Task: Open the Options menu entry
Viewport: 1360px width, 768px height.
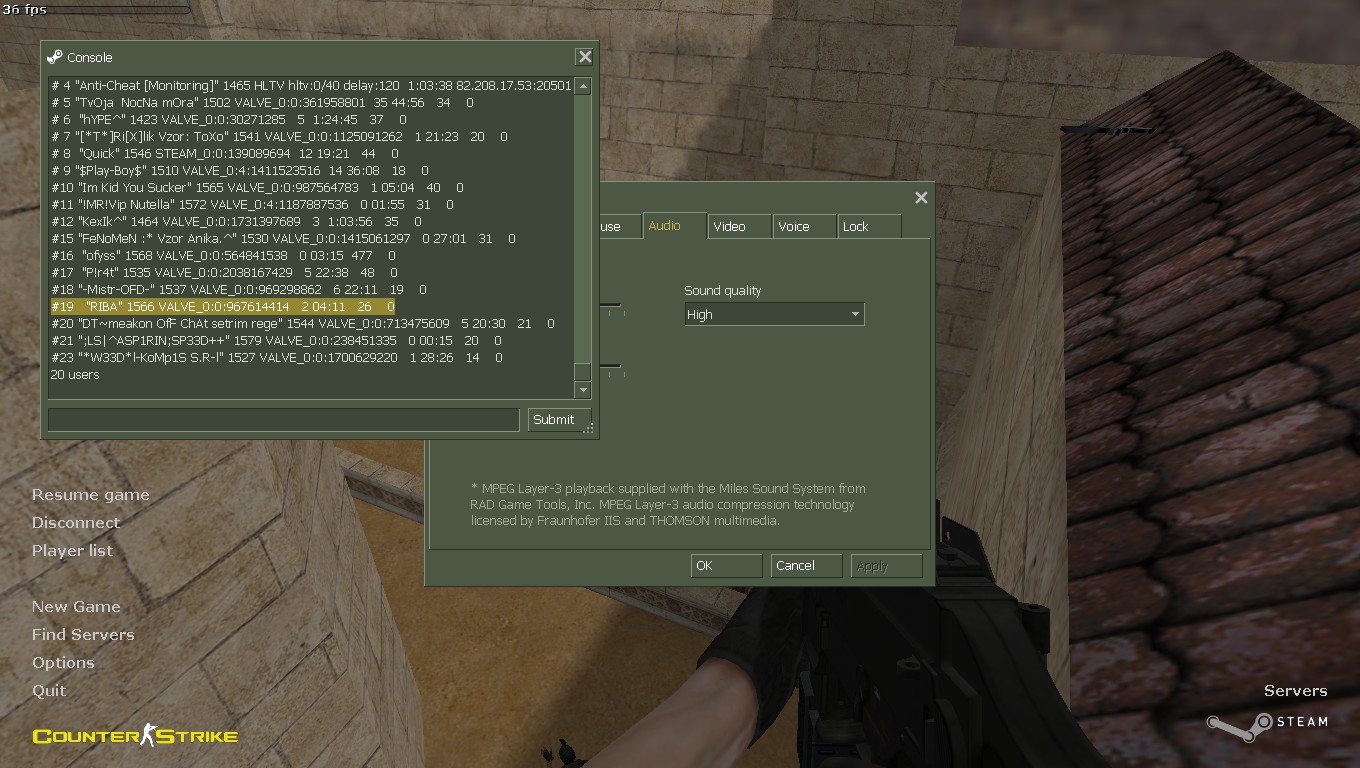Action: click(63, 663)
